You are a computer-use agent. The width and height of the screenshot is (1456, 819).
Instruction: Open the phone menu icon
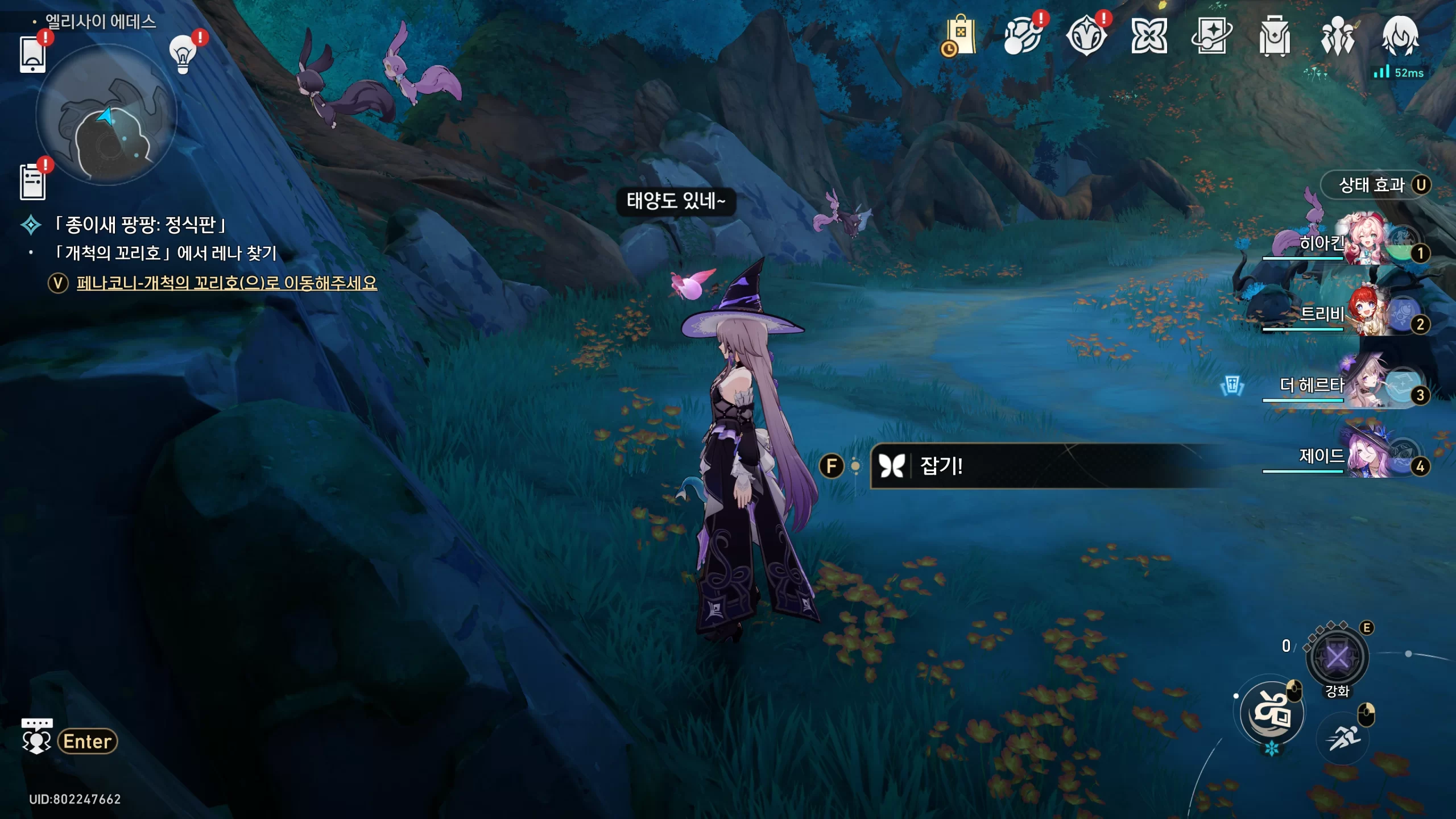click(32, 54)
